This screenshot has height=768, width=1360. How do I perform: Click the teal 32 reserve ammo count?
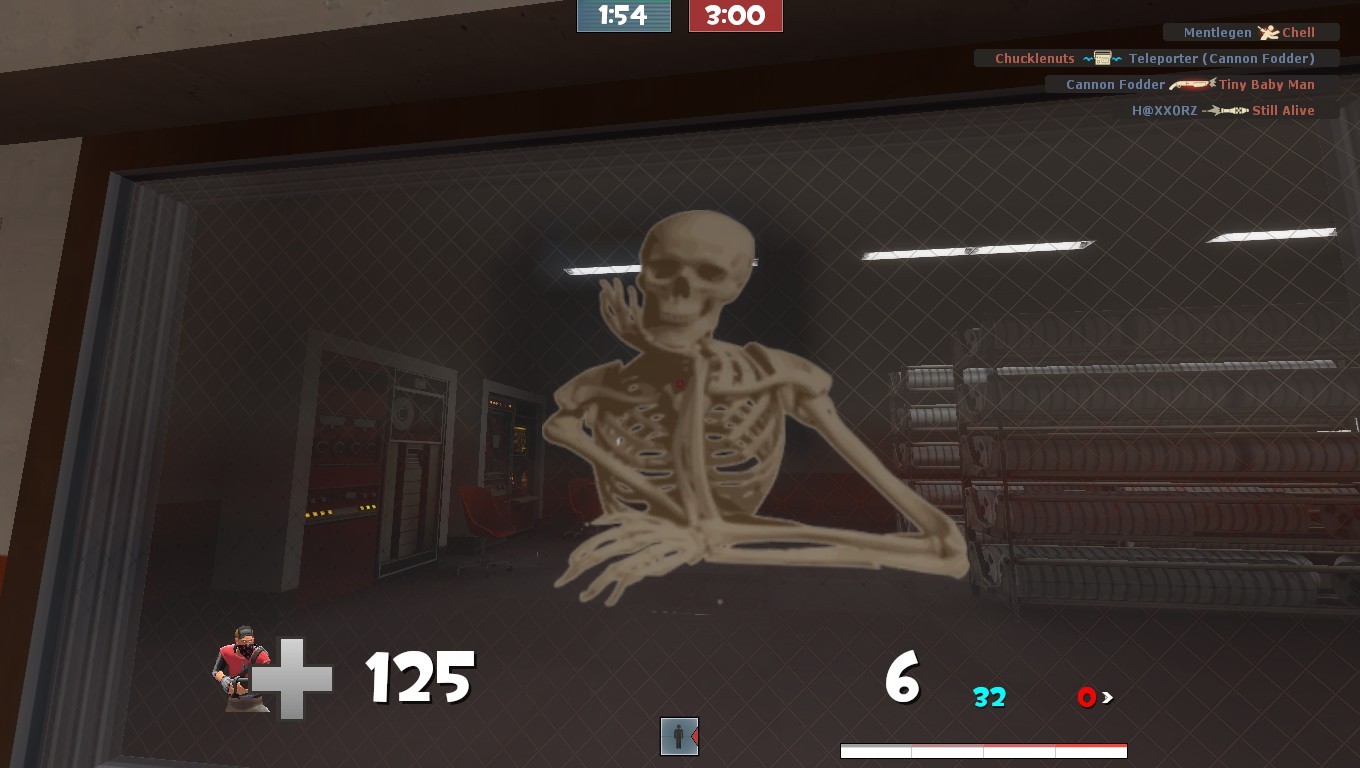tap(988, 698)
